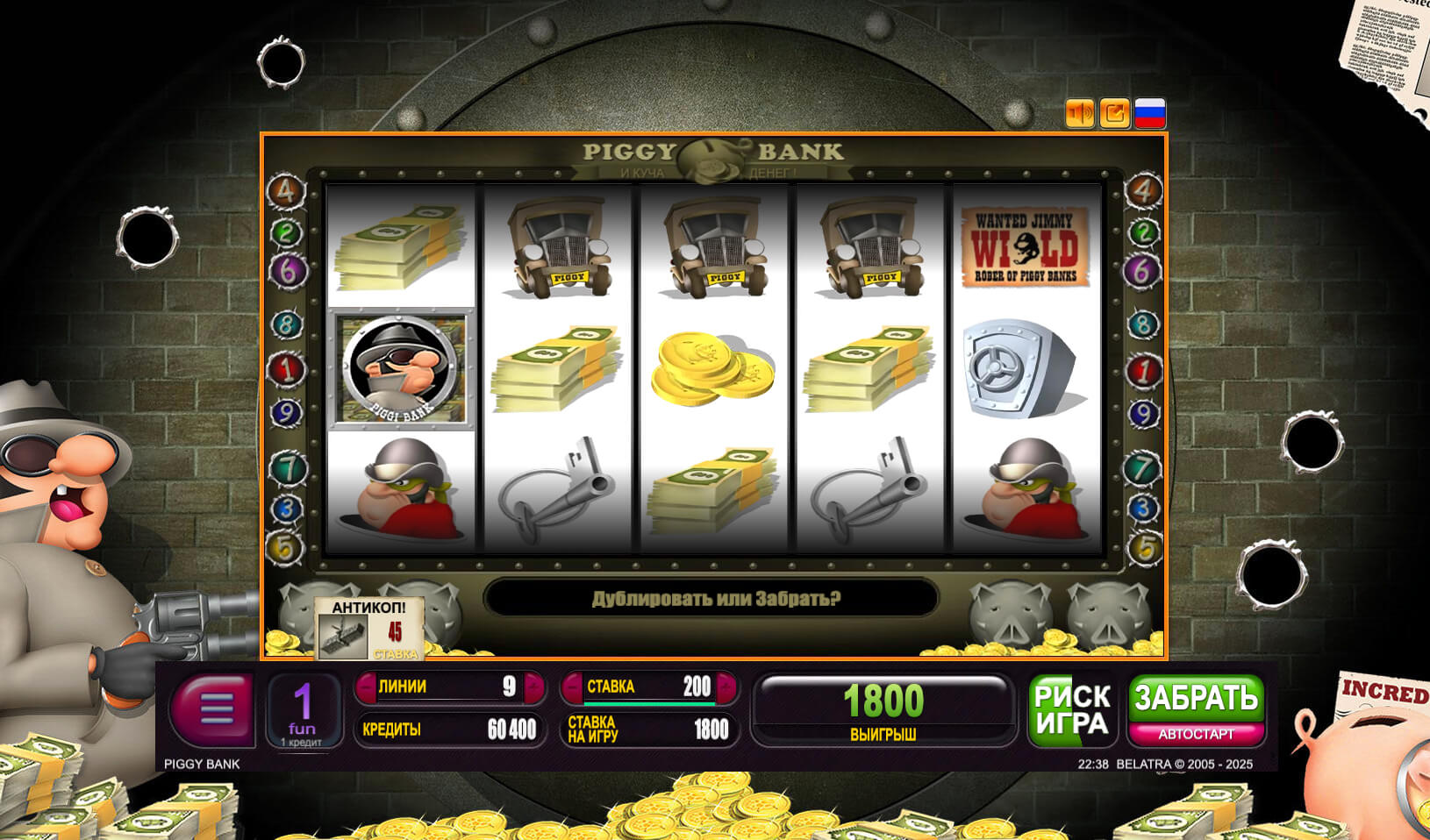Toggle the sound speaker icon
1430x840 pixels.
[1080, 113]
